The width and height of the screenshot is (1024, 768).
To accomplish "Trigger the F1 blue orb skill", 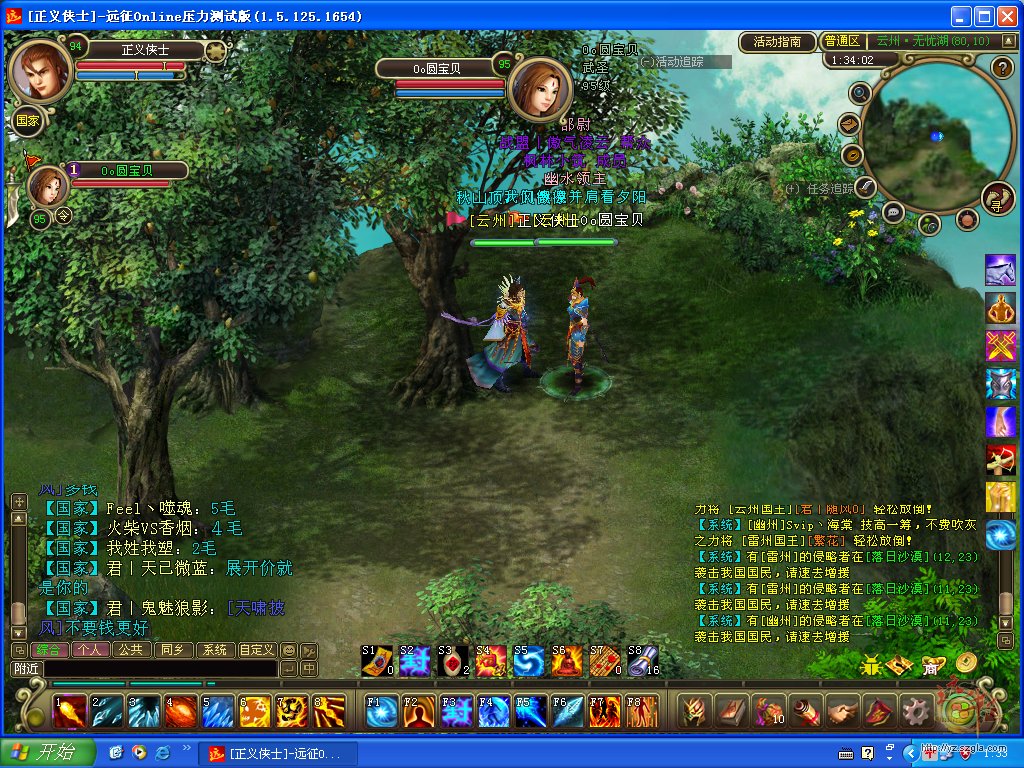I will click(382, 711).
